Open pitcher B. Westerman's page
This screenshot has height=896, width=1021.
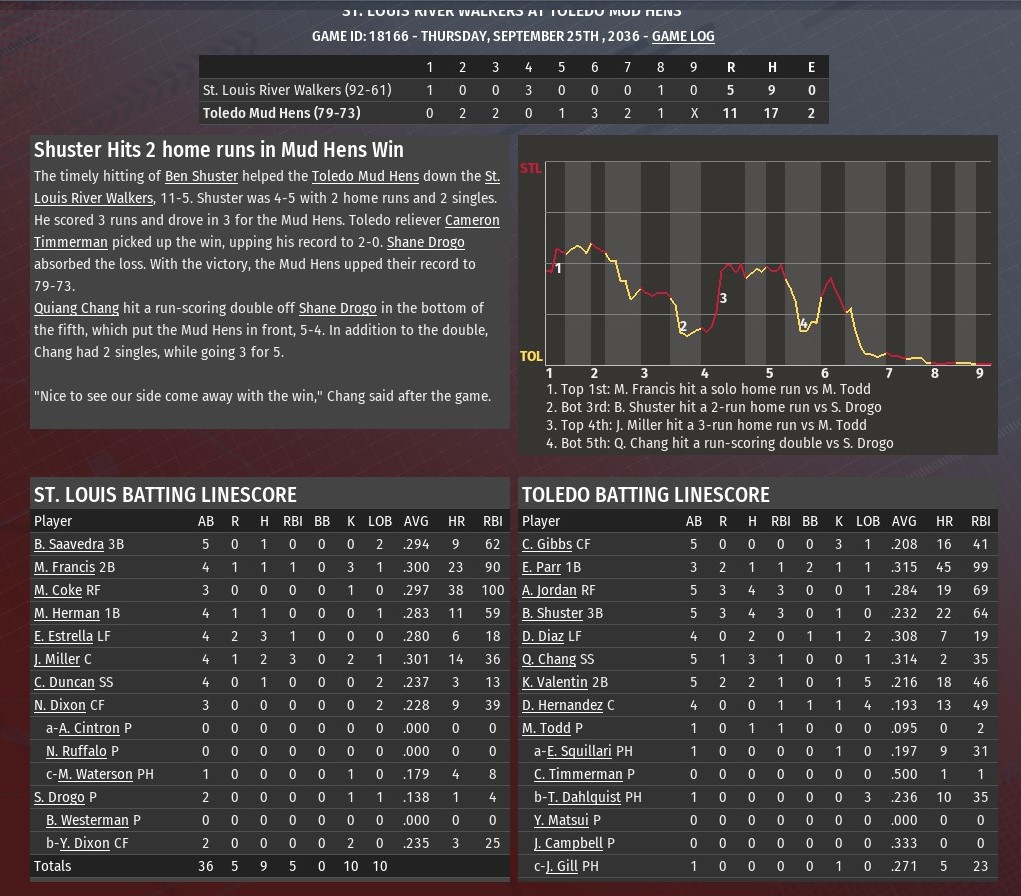tap(87, 821)
